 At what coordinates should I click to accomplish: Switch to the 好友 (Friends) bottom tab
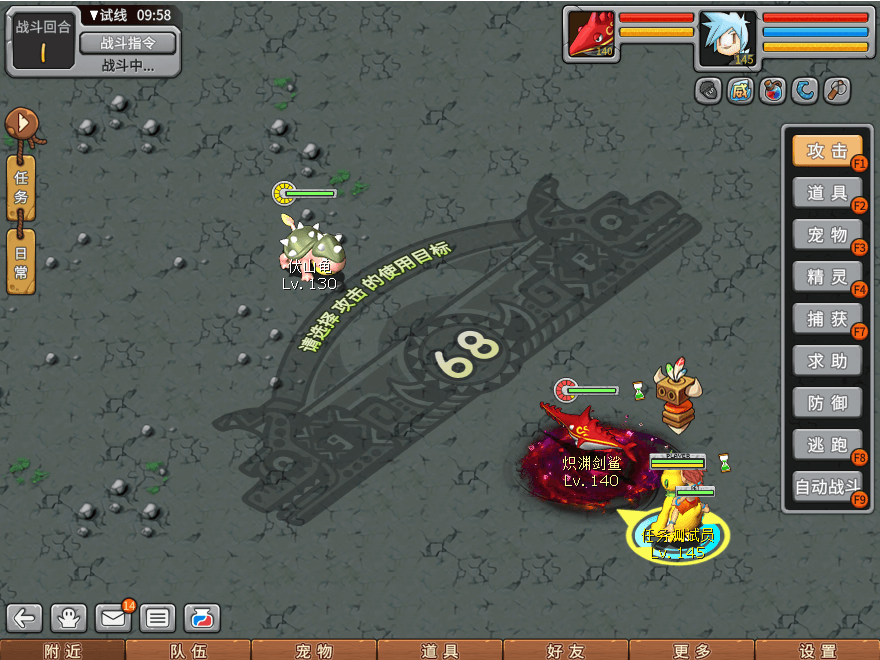pos(565,651)
